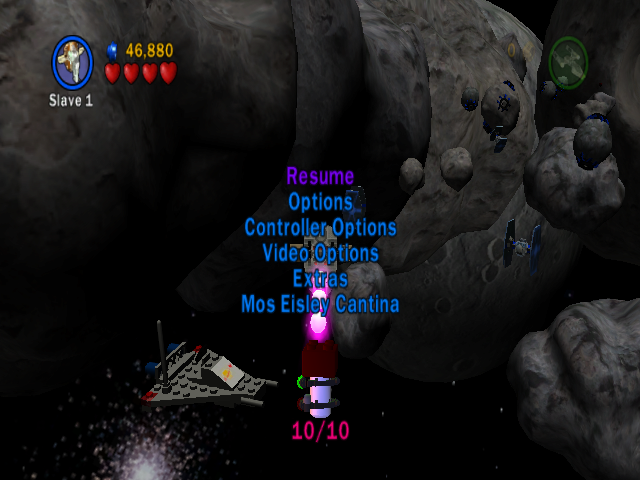The height and width of the screenshot is (480, 640).
Task: Choose Controller Options
Action: pos(320,228)
